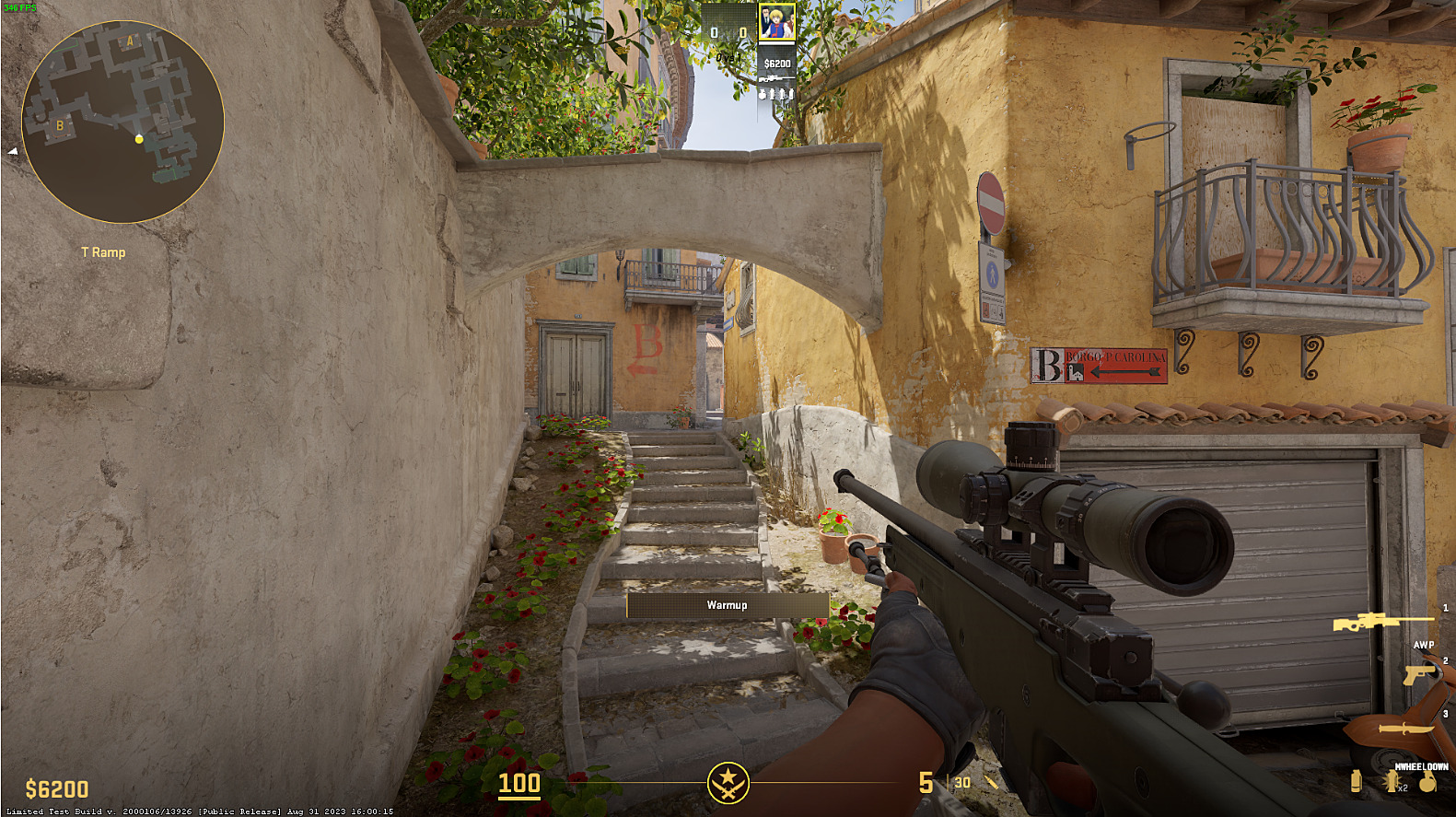
Task: Switch to the pistol weapon slot
Action: pyautogui.click(x=1420, y=673)
